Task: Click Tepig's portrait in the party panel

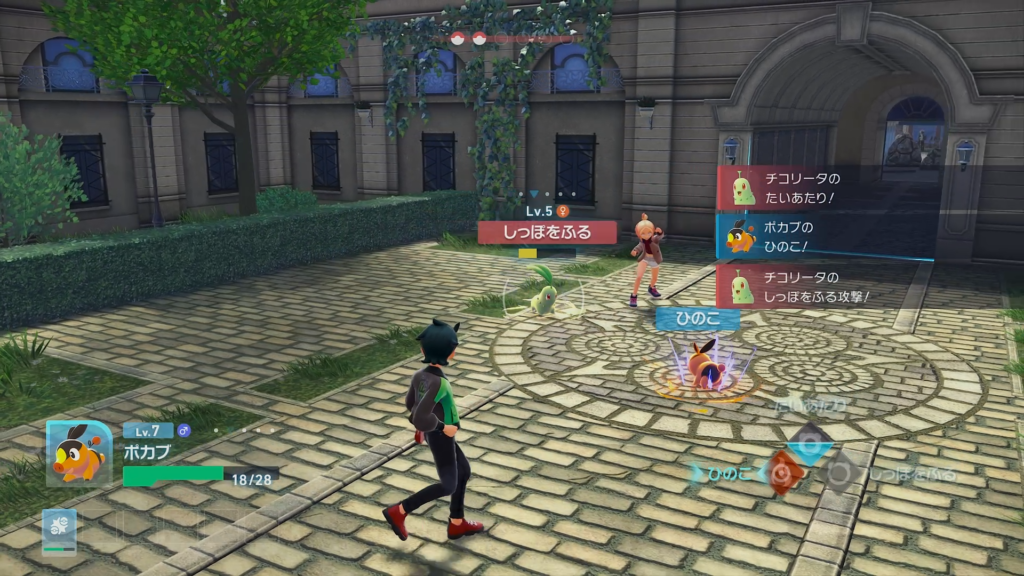Action: tap(79, 453)
